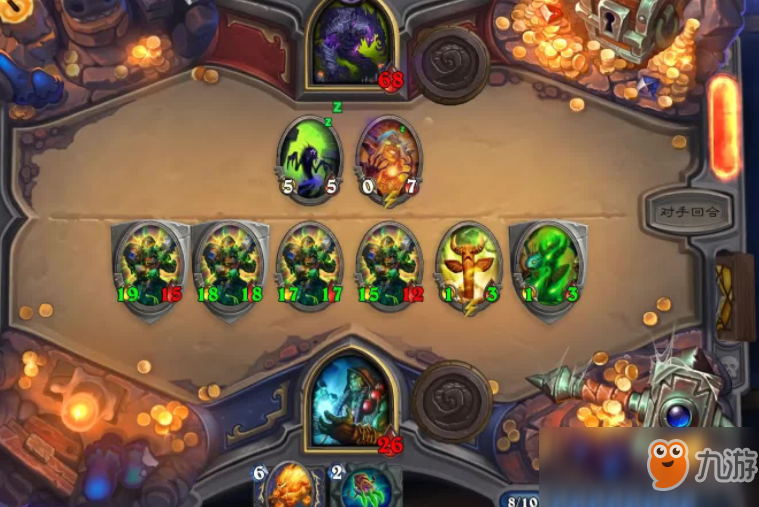Select the green 1/3 minion
The image size is (759, 507).
point(546,265)
